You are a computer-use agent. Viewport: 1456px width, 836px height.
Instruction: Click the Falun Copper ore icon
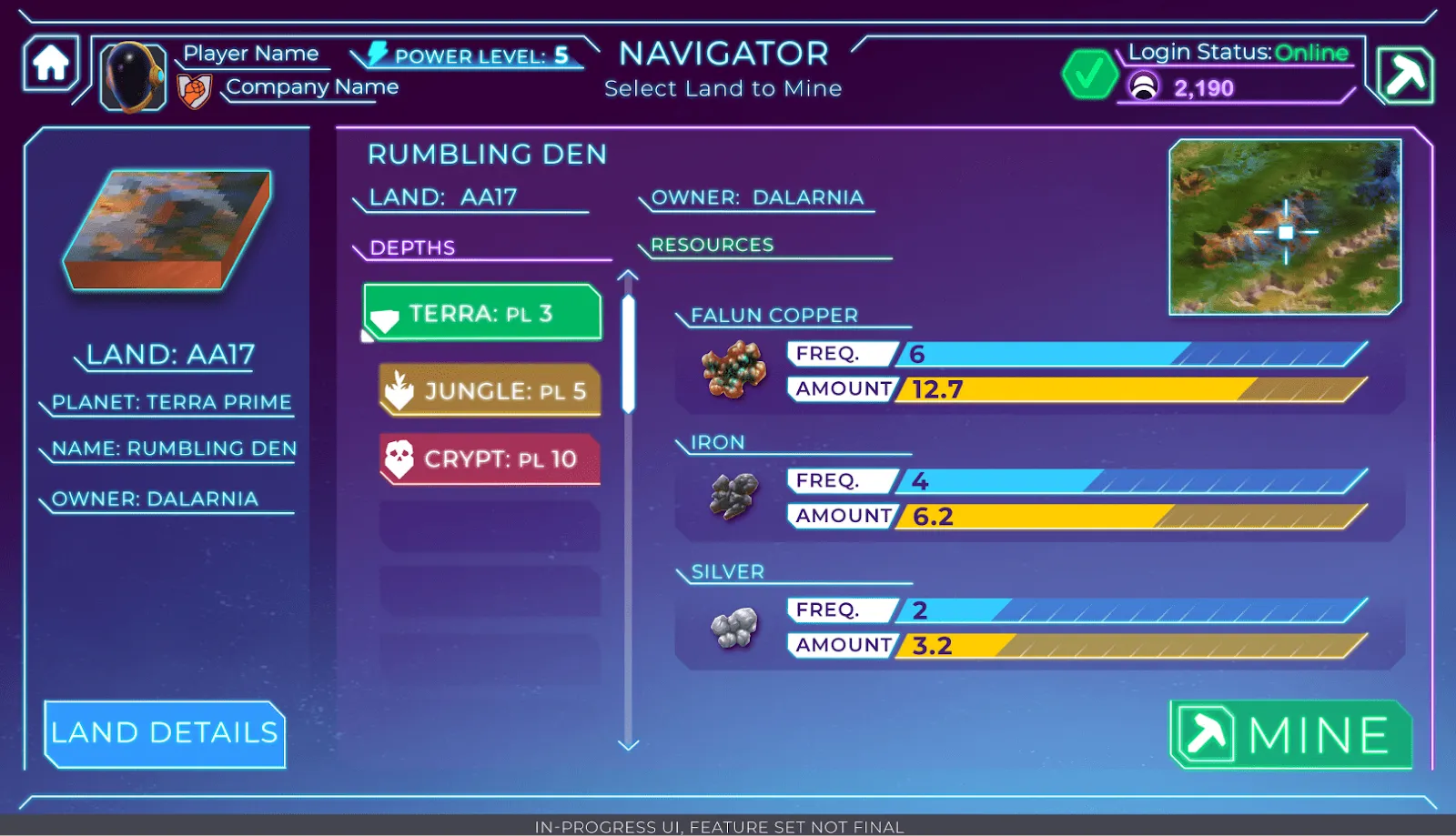tap(732, 369)
